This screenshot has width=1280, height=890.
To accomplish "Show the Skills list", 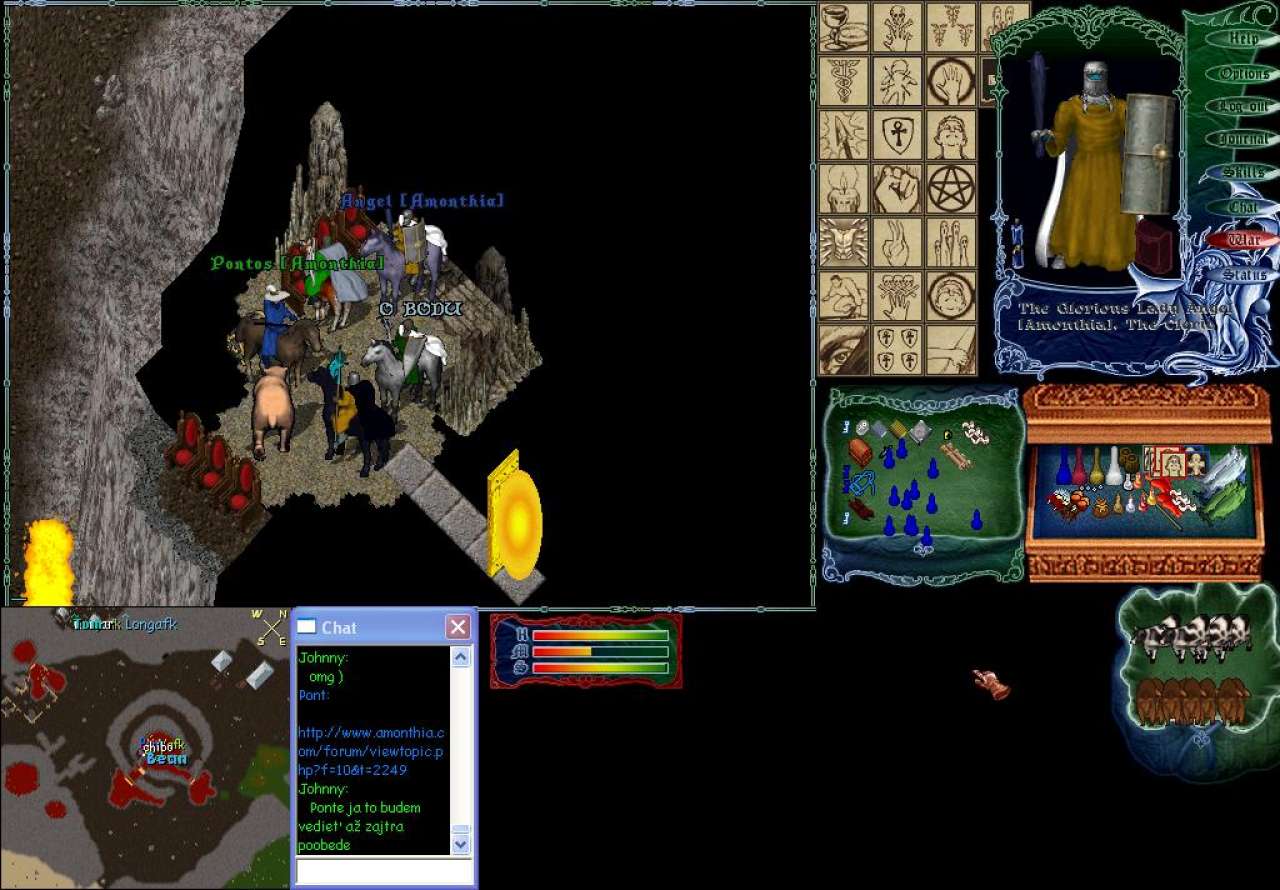I will click(x=1243, y=173).
